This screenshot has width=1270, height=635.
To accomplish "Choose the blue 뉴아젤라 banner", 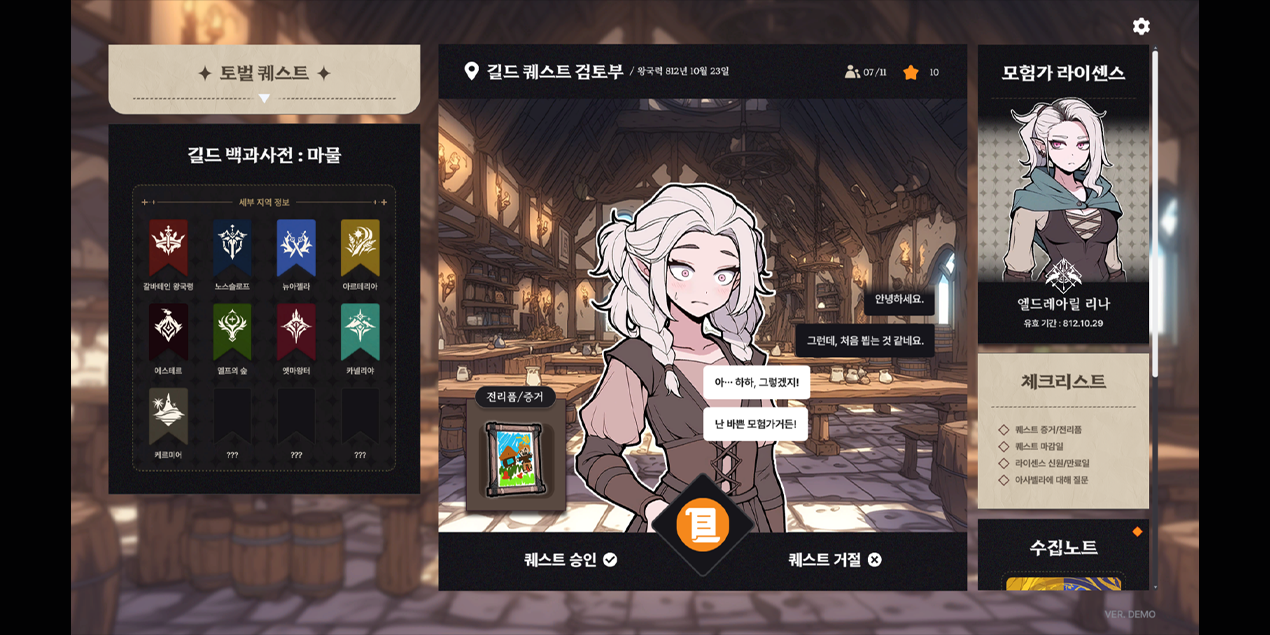I will pos(296,247).
